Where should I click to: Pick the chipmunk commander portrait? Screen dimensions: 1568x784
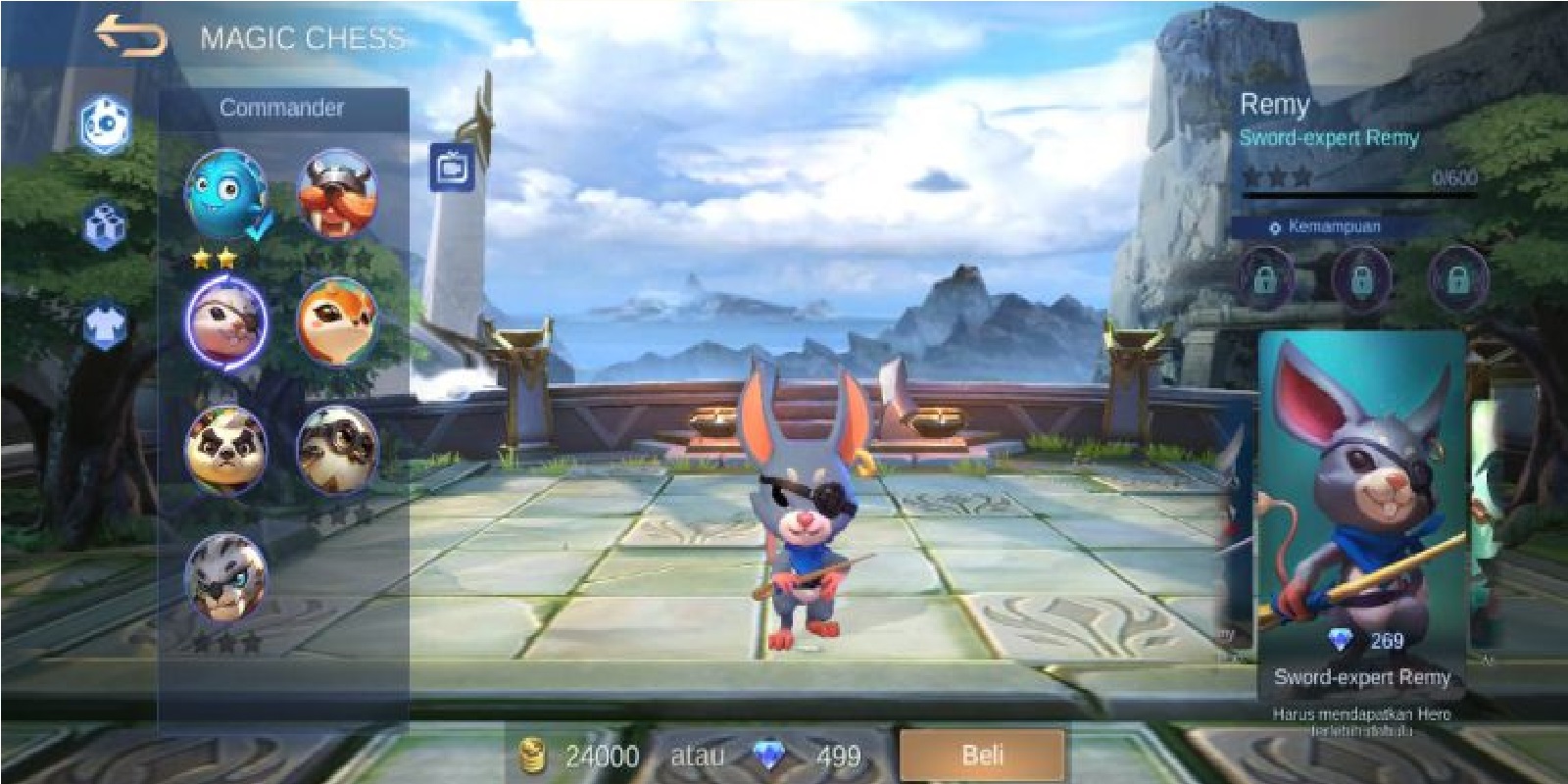(338, 323)
